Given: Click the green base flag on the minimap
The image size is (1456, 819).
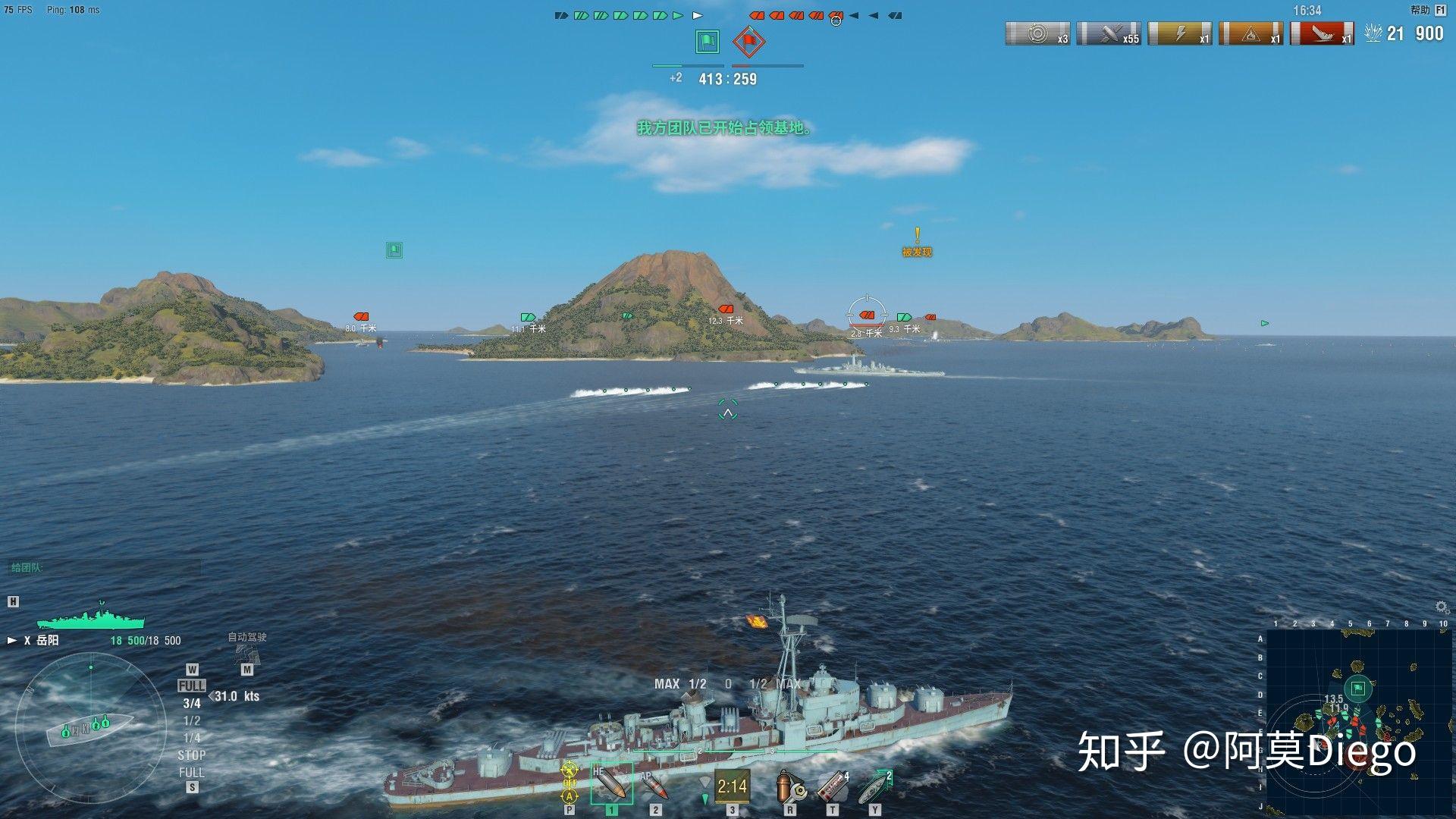Looking at the screenshot, I should [x=1358, y=689].
